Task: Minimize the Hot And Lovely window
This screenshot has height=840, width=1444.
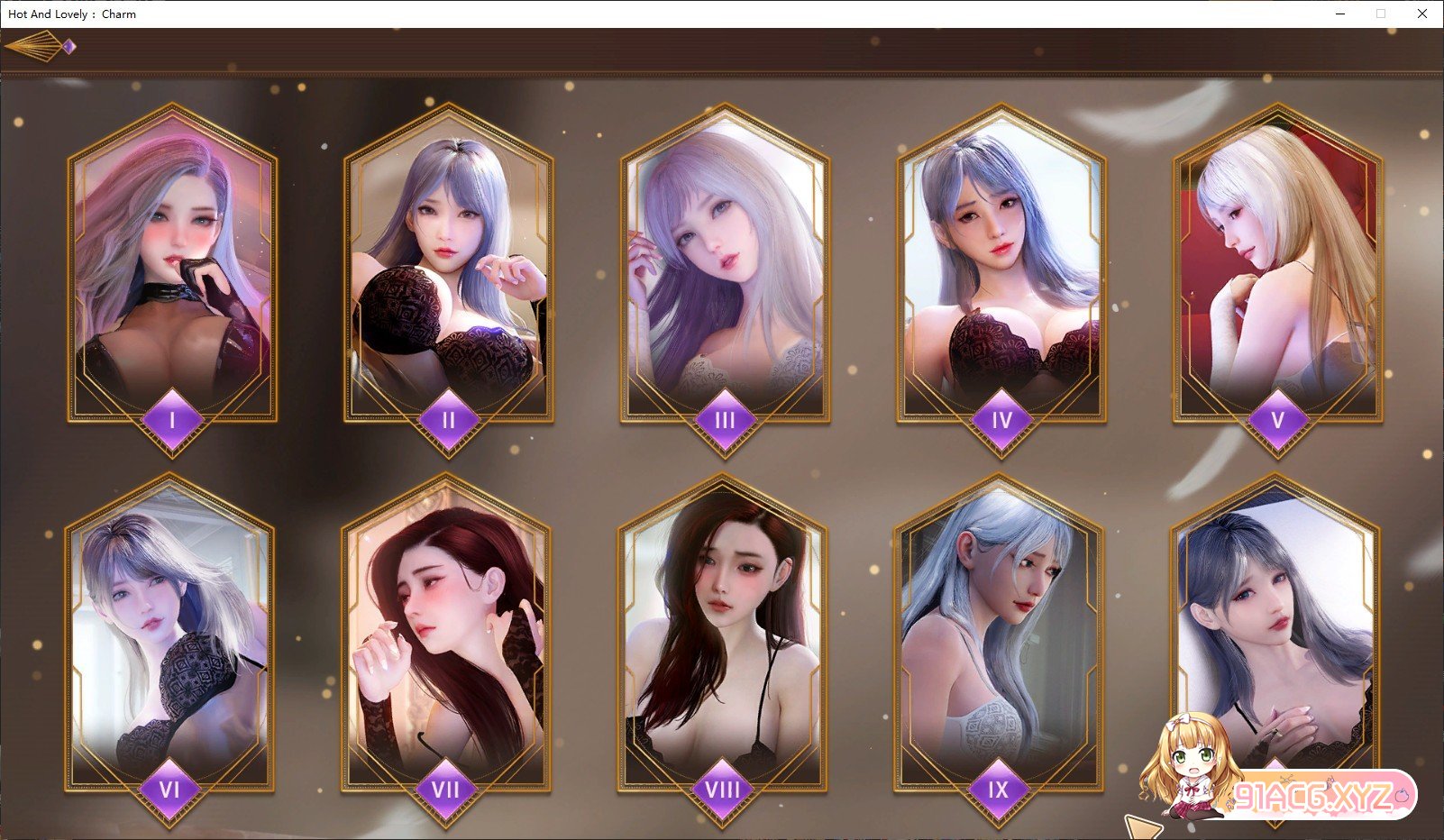Action: pyautogui.click(x=1340, y=14)
